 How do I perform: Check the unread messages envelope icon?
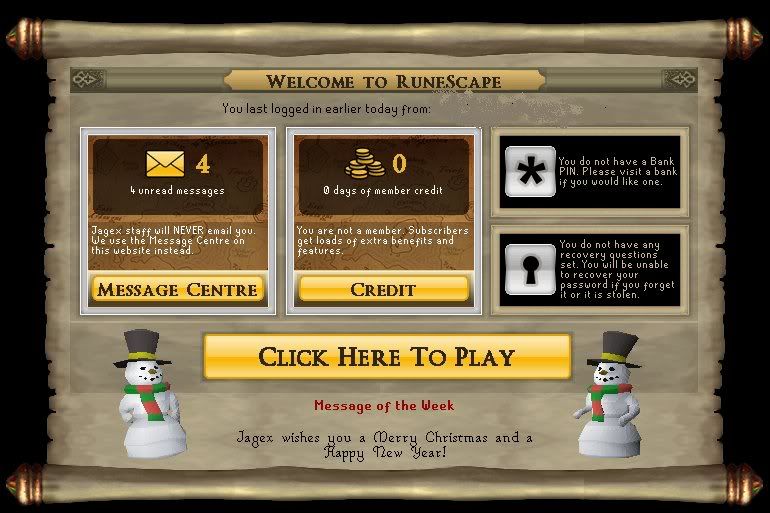166,164
